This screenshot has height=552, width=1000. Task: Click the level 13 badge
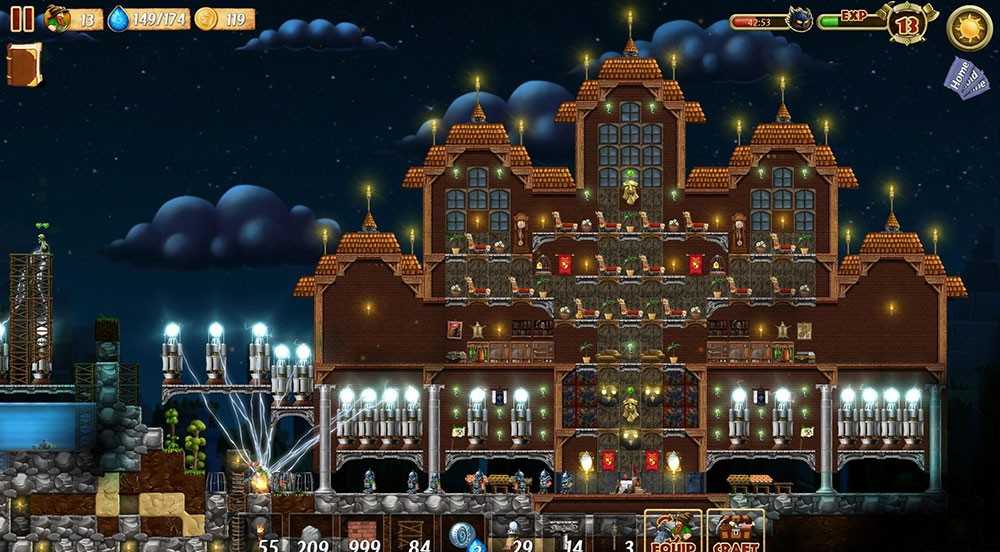point(906,23)
